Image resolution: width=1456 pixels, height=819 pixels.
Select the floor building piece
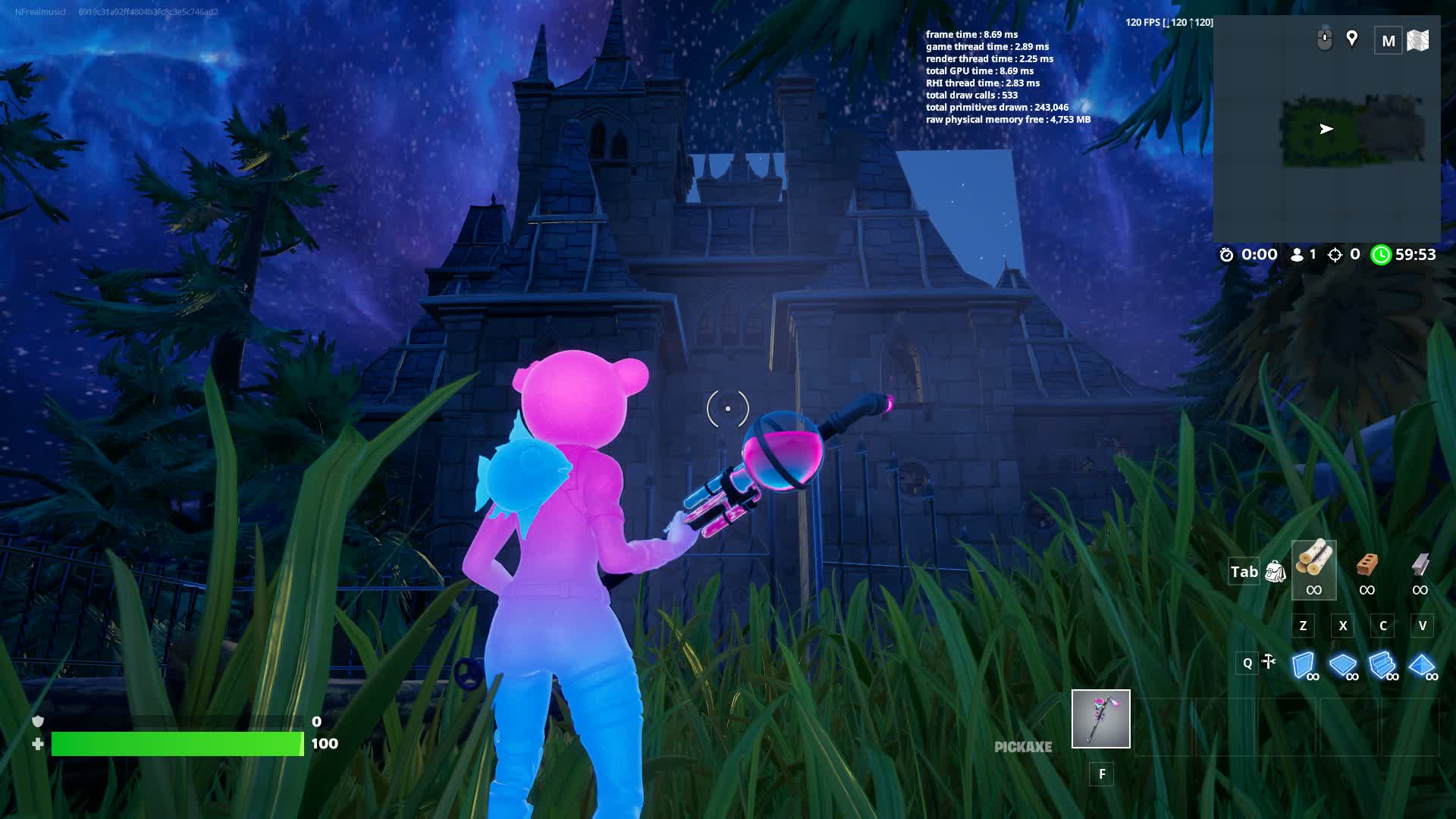pyautogui.click(x=1343, y=665)
